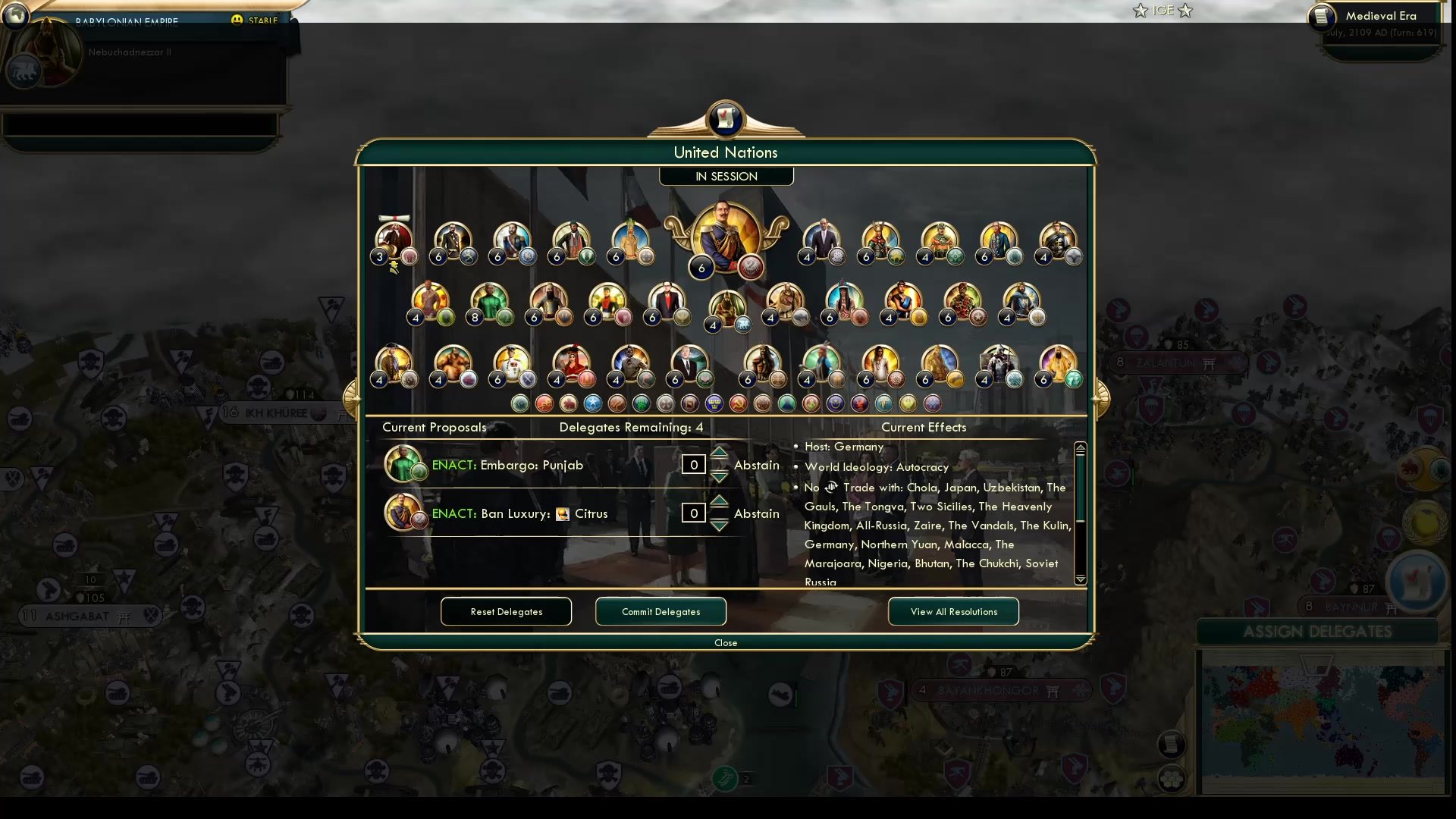Abstain from the Ban Luxury: Citrus vote

(756, 513)
